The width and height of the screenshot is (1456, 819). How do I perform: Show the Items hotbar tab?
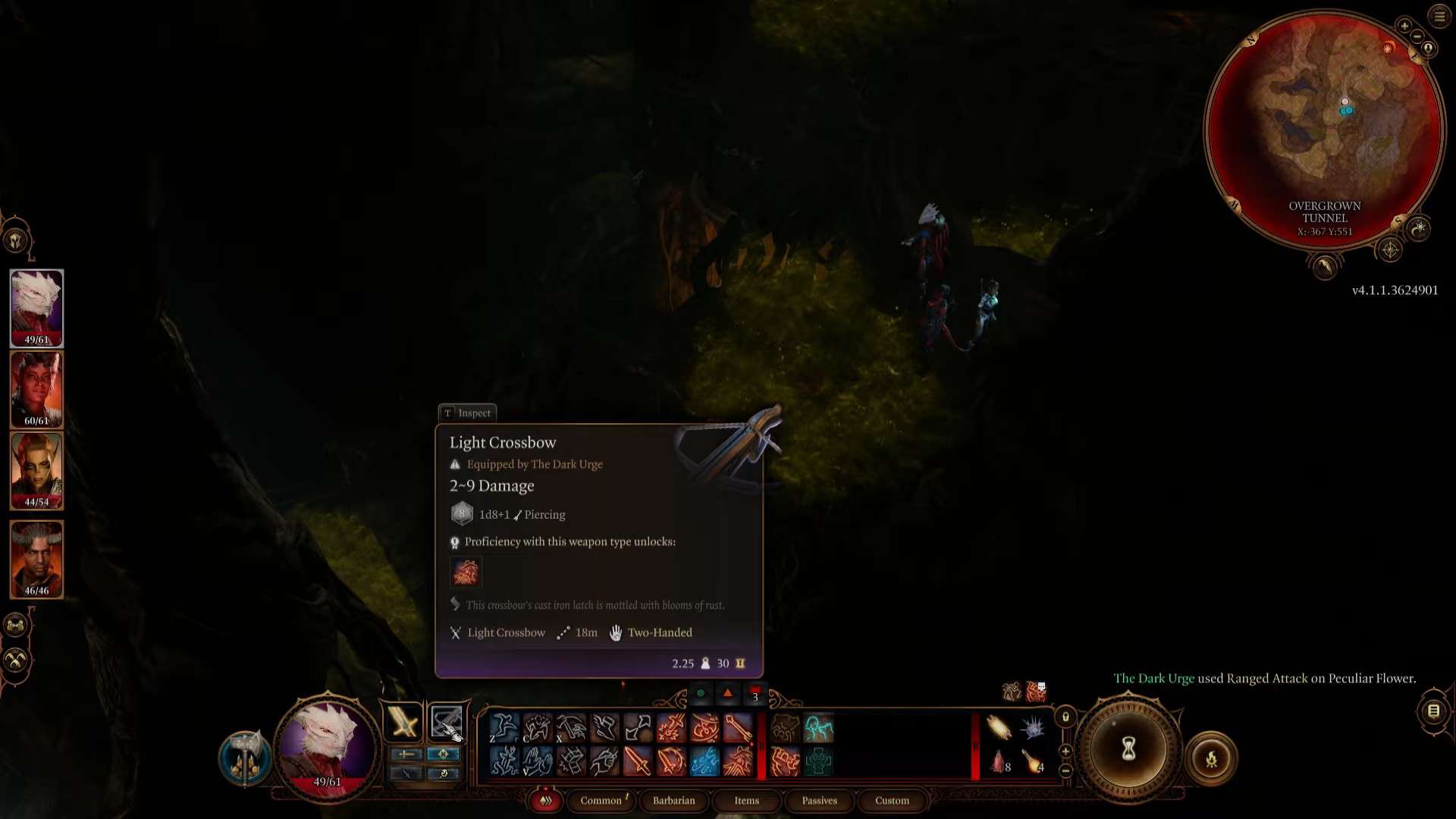[x=746, y=801]
